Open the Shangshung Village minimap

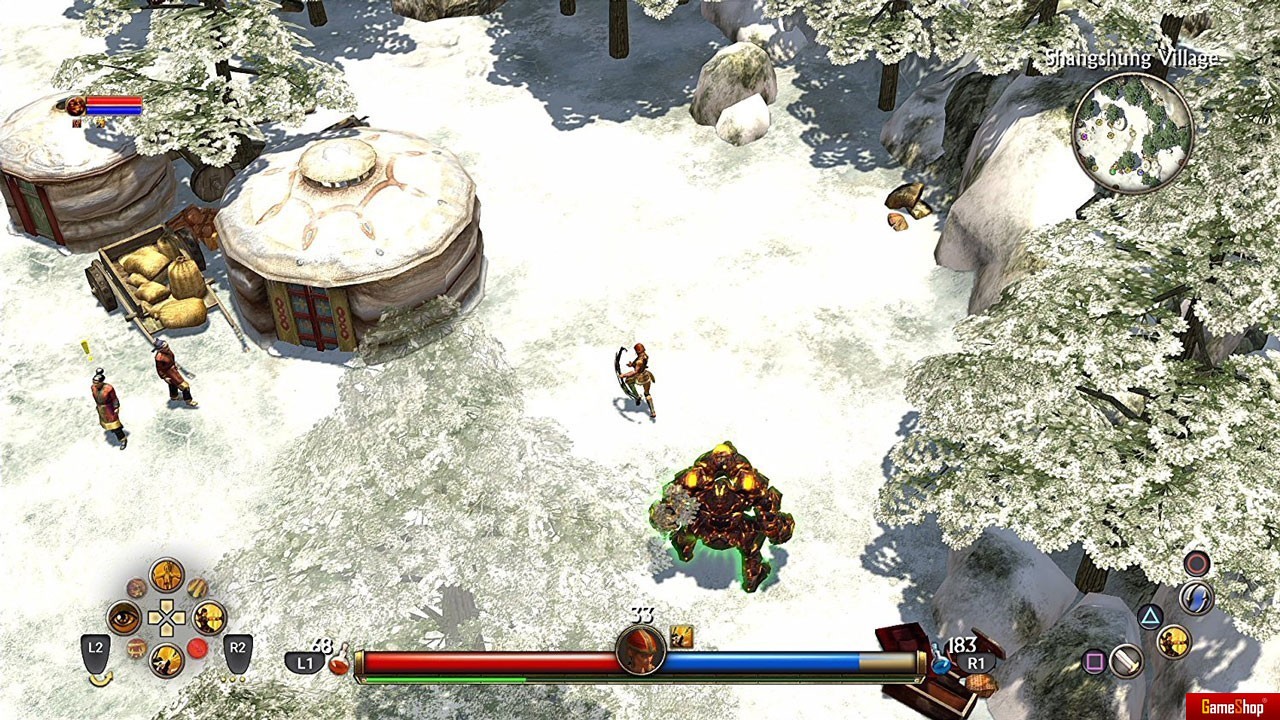pos(1132,132)
